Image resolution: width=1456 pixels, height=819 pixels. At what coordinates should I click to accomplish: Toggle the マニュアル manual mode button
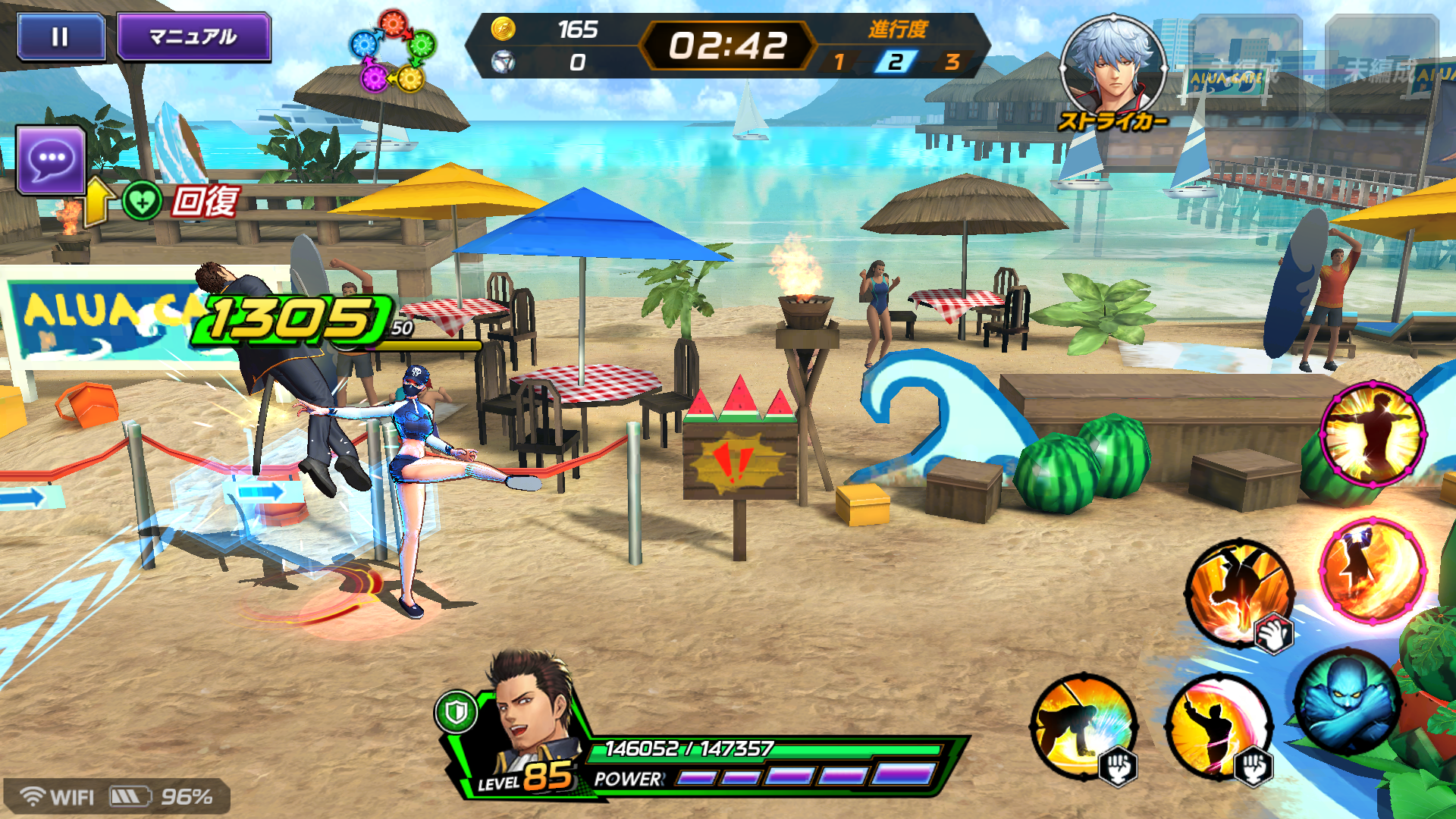[x=193, y=37]
